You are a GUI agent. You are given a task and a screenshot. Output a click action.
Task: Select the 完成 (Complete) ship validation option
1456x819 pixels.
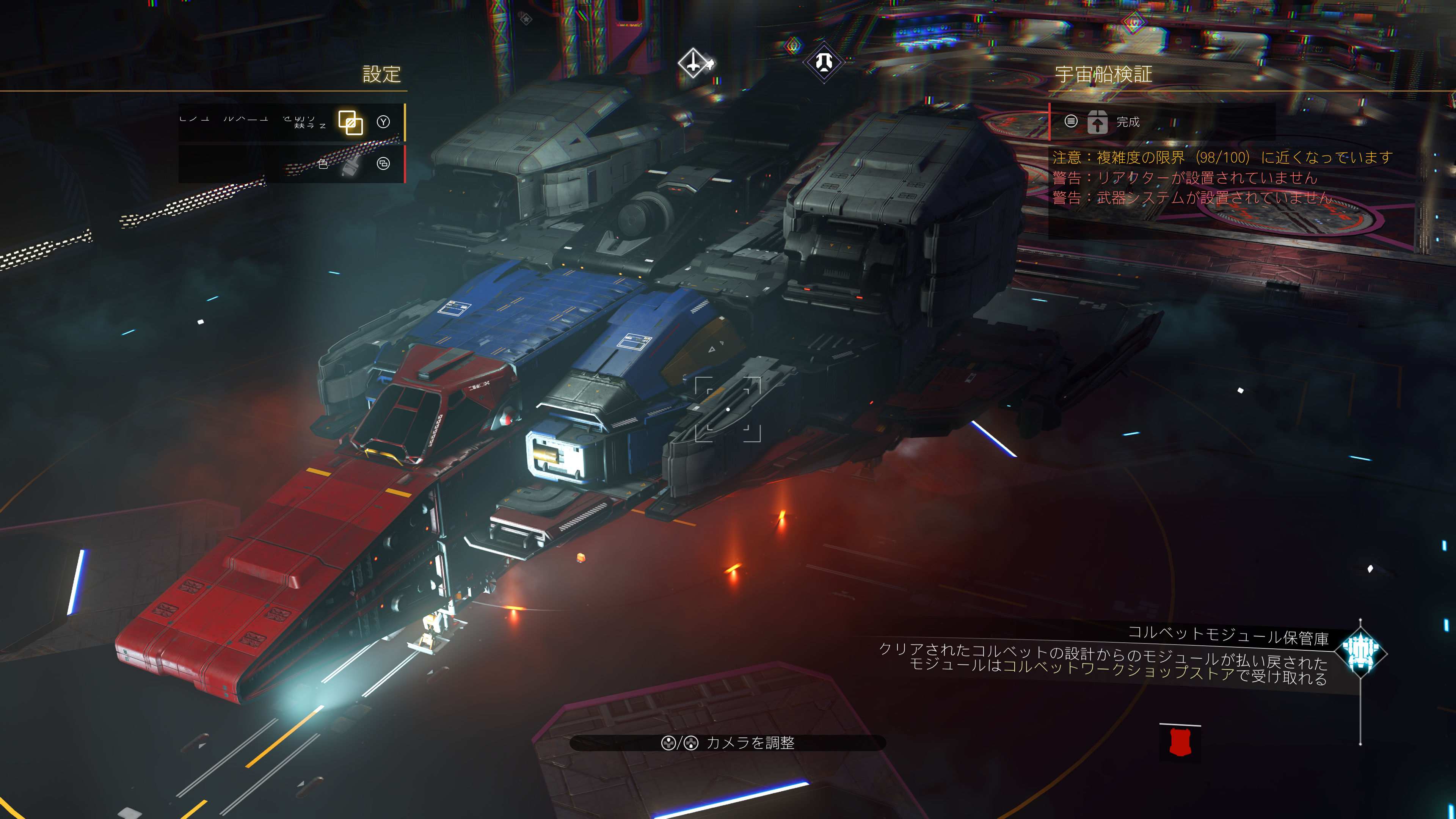pyautogui.click(x=1127, y=122)
